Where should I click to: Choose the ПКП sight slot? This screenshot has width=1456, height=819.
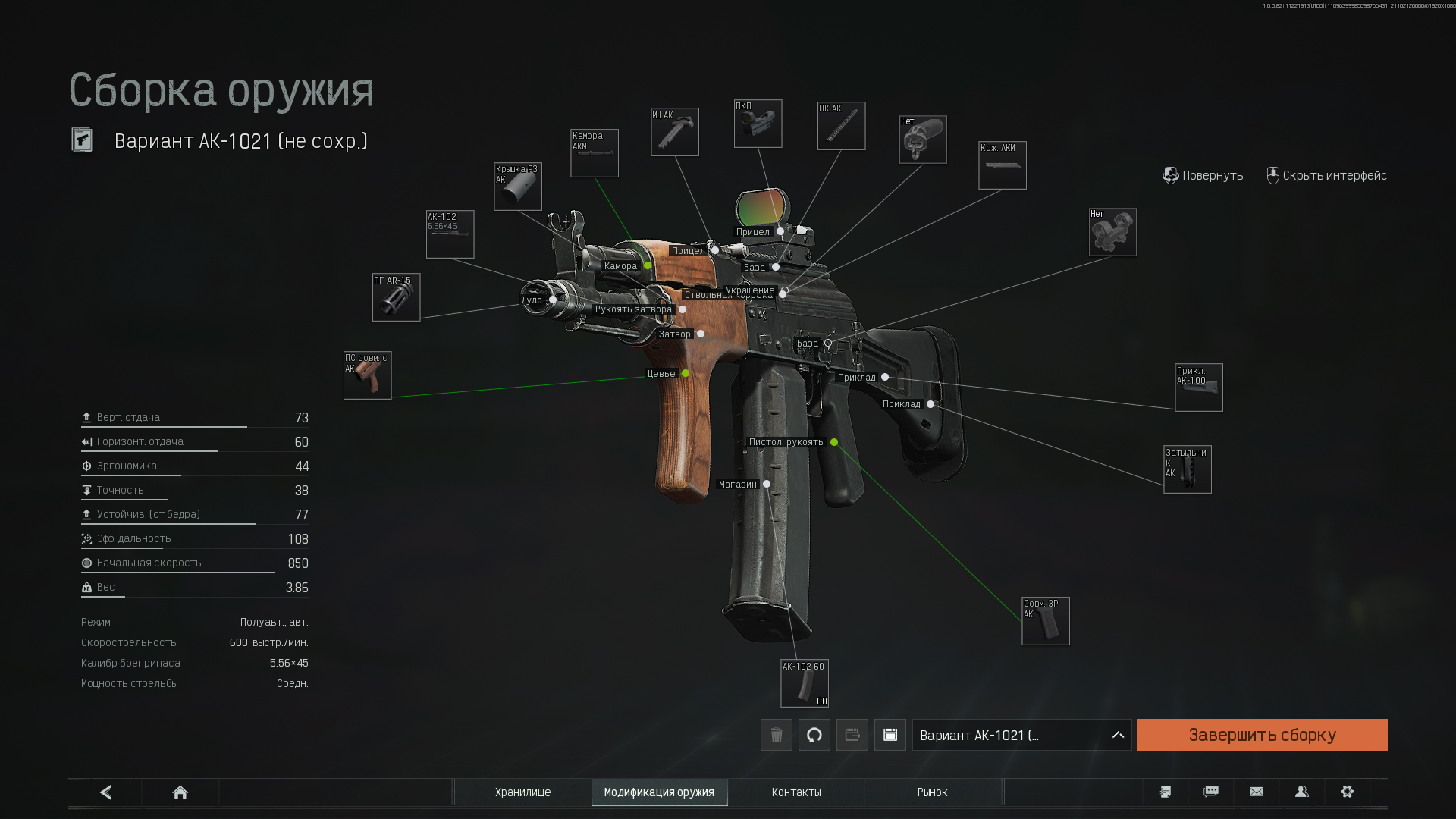coord(758,124)
